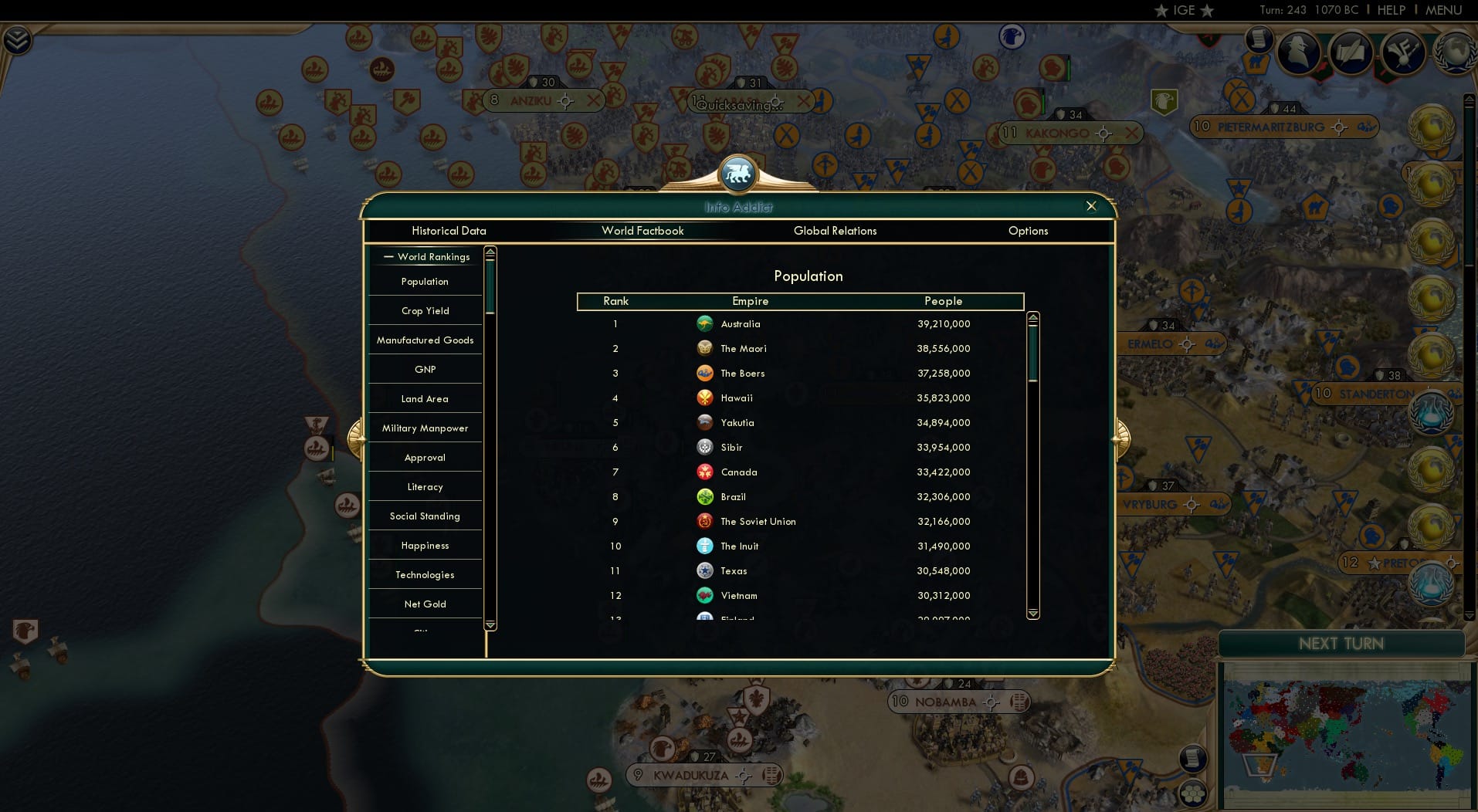Select the Happiness ranking category

(425, 545)
